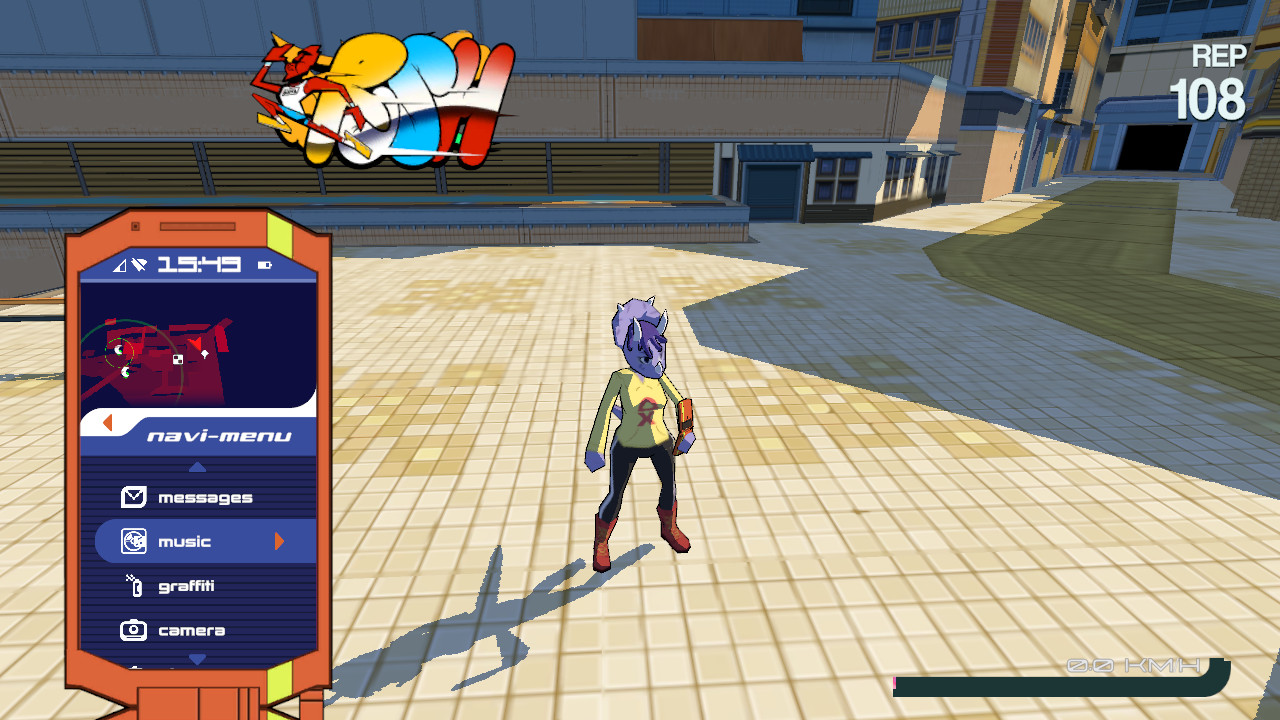Viewport: 1280px width, 720px height.
Task: Click the battery icon in phone status bar
Action: (x=263, y=264)
